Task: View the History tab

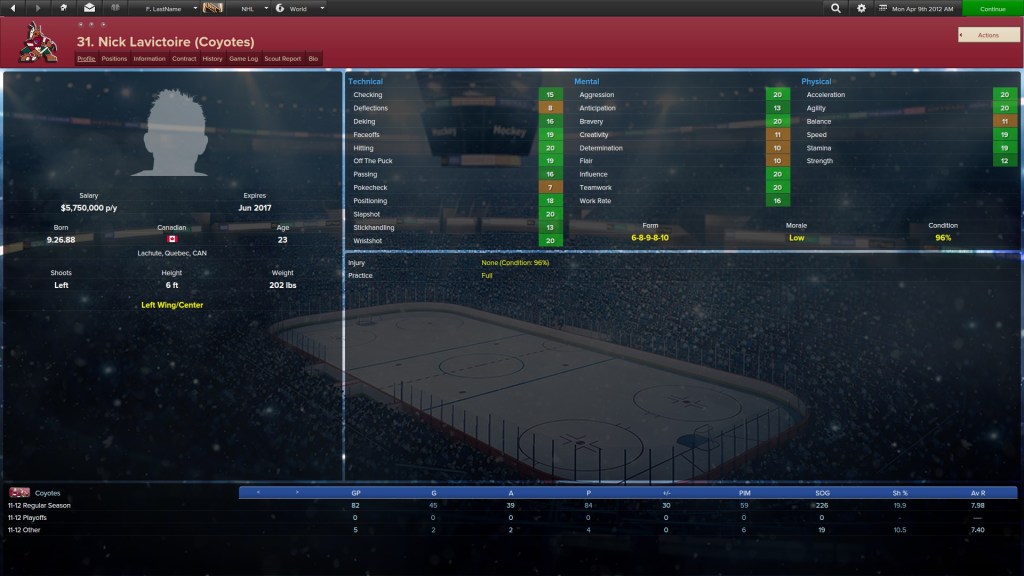Action: (x=212, y=59)
